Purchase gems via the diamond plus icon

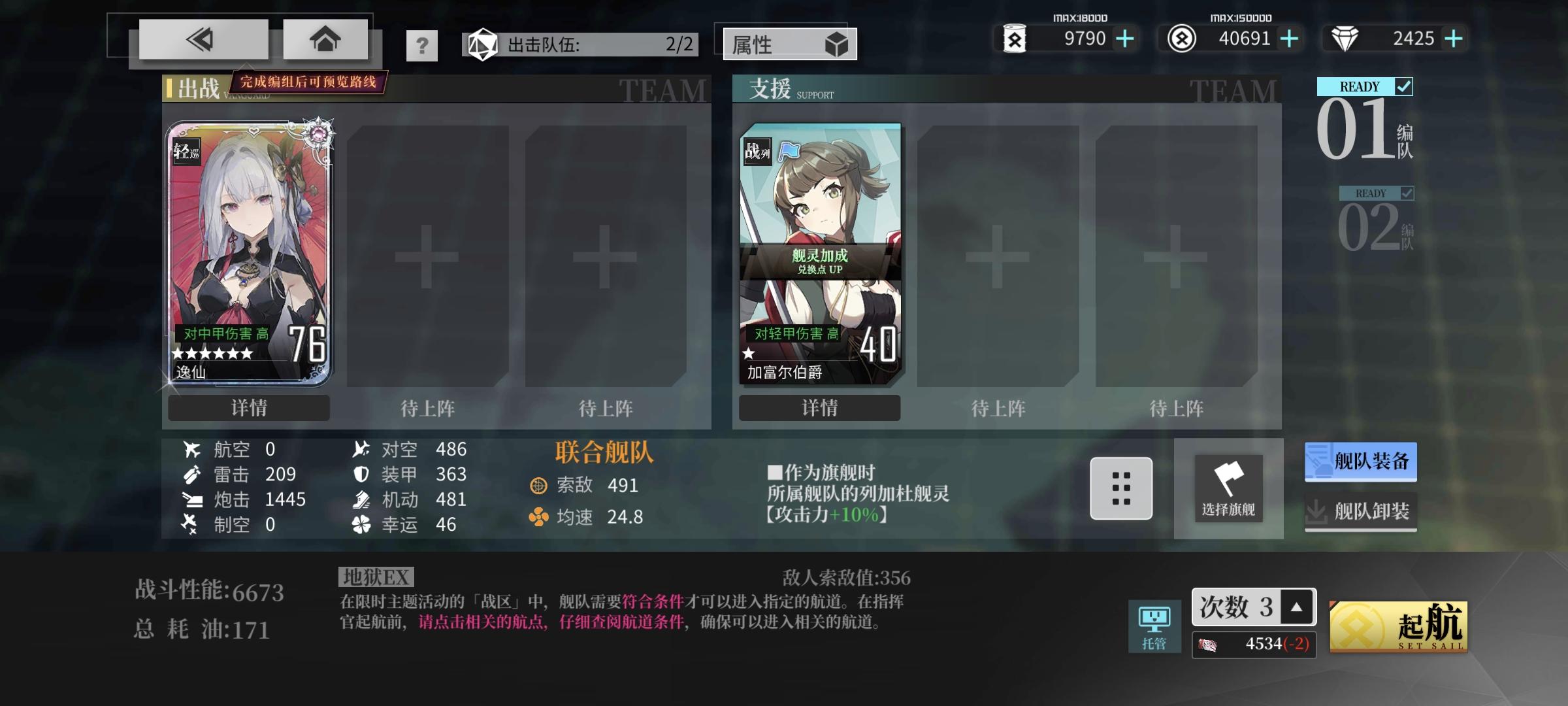coord(1454,39)
